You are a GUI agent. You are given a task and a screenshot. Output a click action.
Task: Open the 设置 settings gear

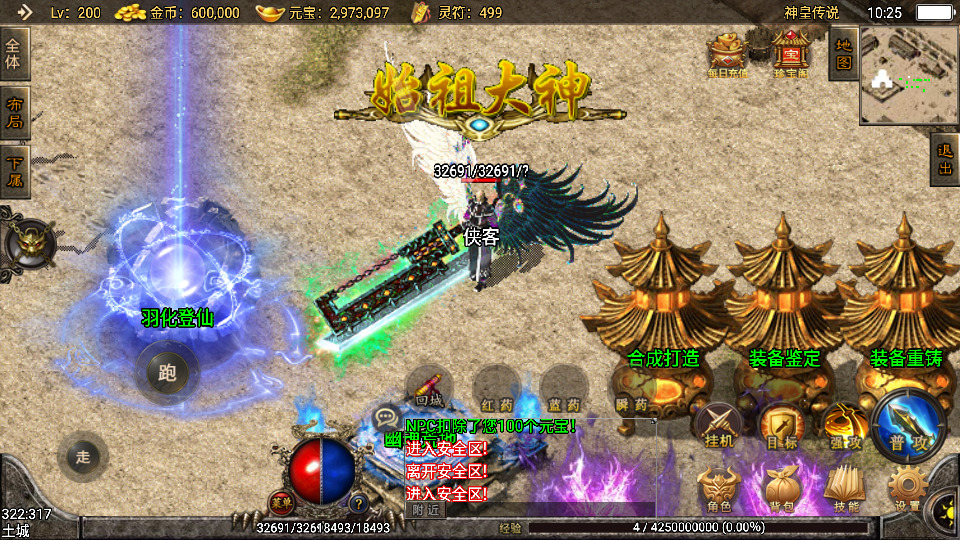(x=908, y=490)
